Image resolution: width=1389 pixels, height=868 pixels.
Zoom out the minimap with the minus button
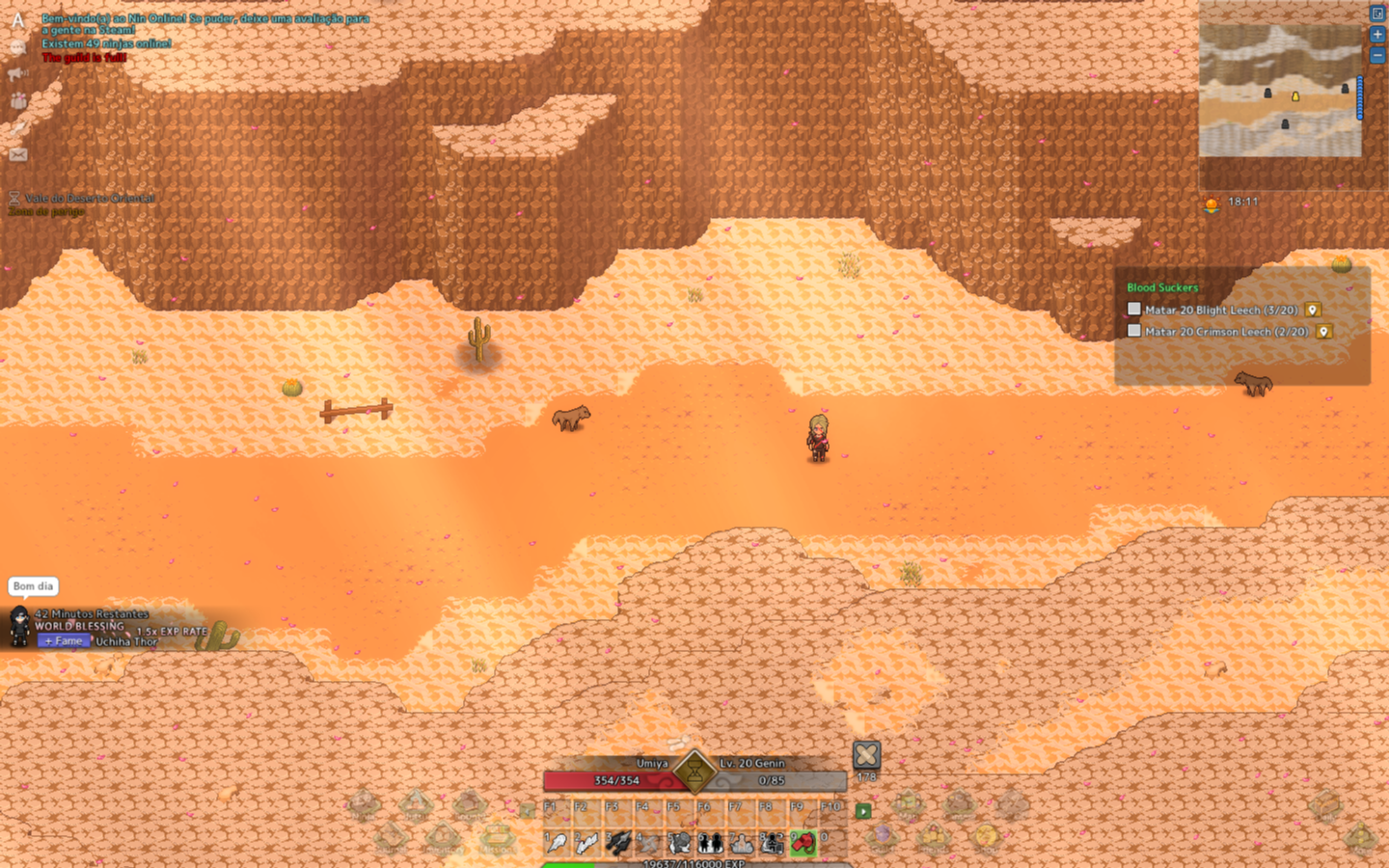(x=1377, y=56)
